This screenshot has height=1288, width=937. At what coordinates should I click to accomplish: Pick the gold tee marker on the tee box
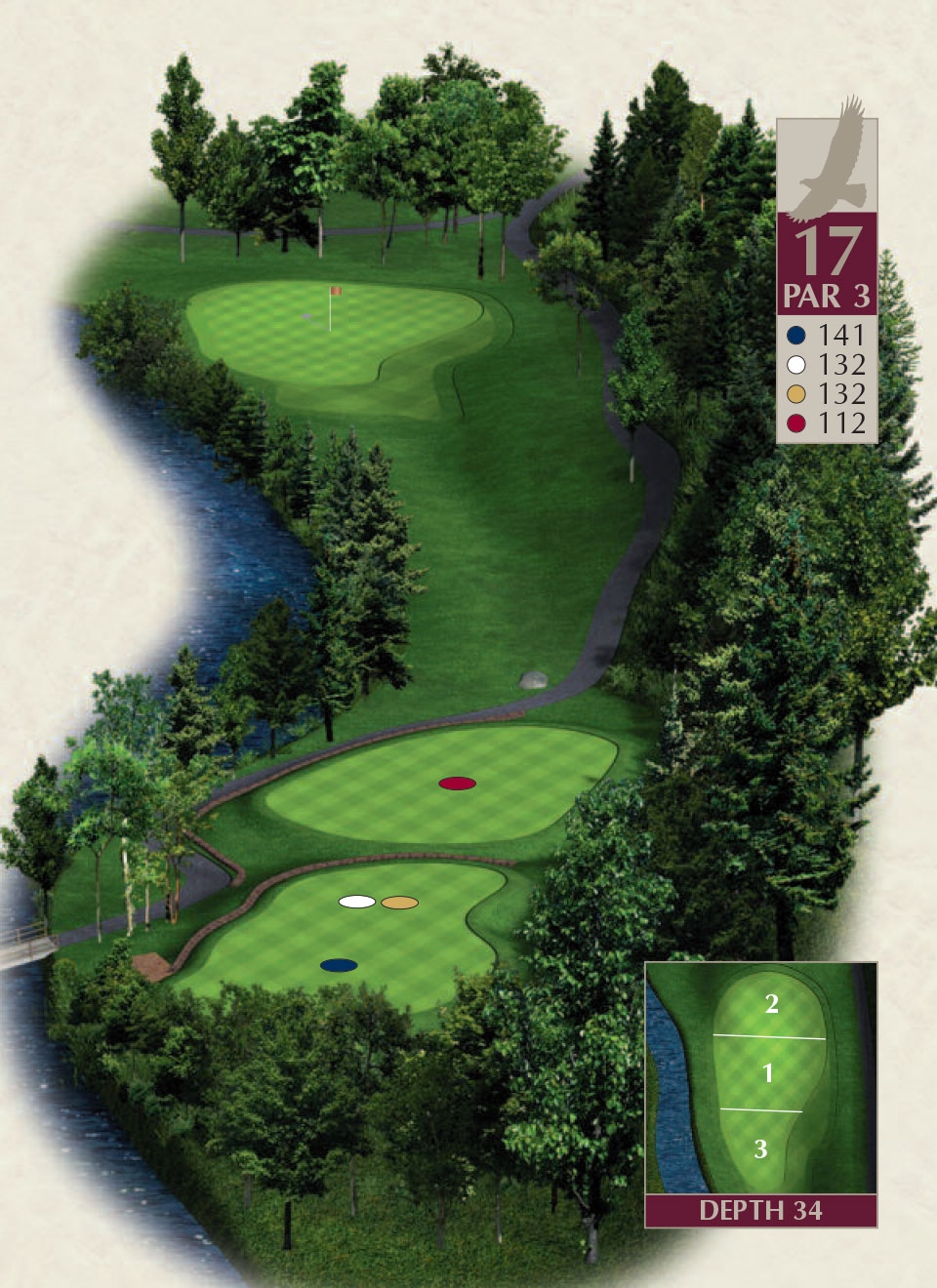399,903
